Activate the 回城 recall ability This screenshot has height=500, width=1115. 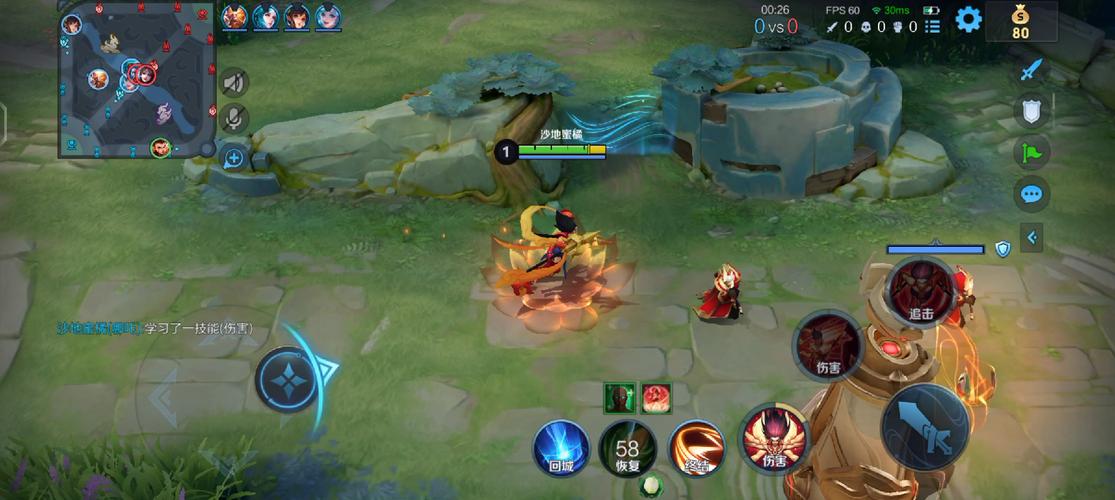[561, 447]
